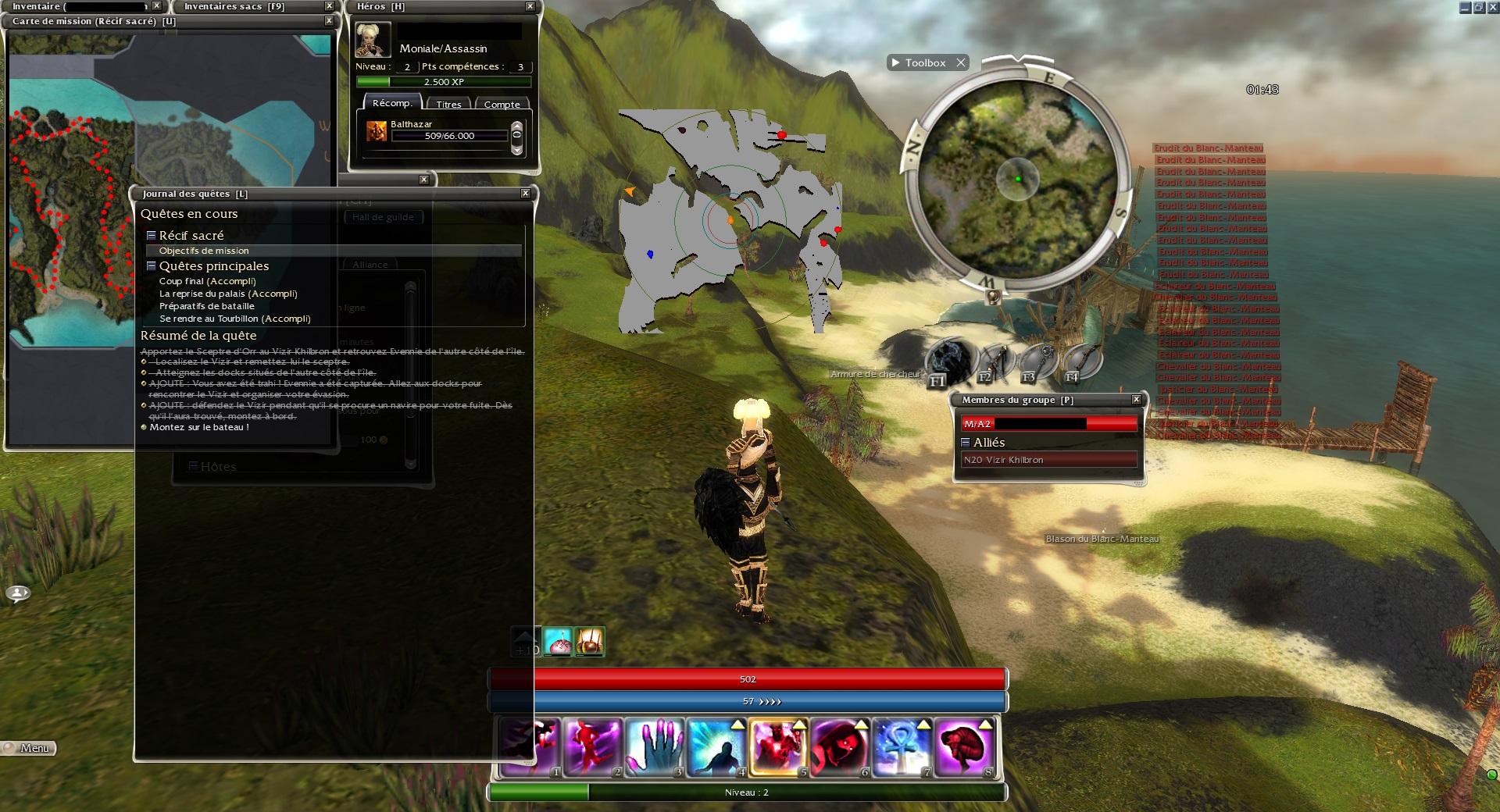Collapse the Quêtes principales section
Image resolution: width=1500 pixels, height=812 pixels.
[152, 265]
